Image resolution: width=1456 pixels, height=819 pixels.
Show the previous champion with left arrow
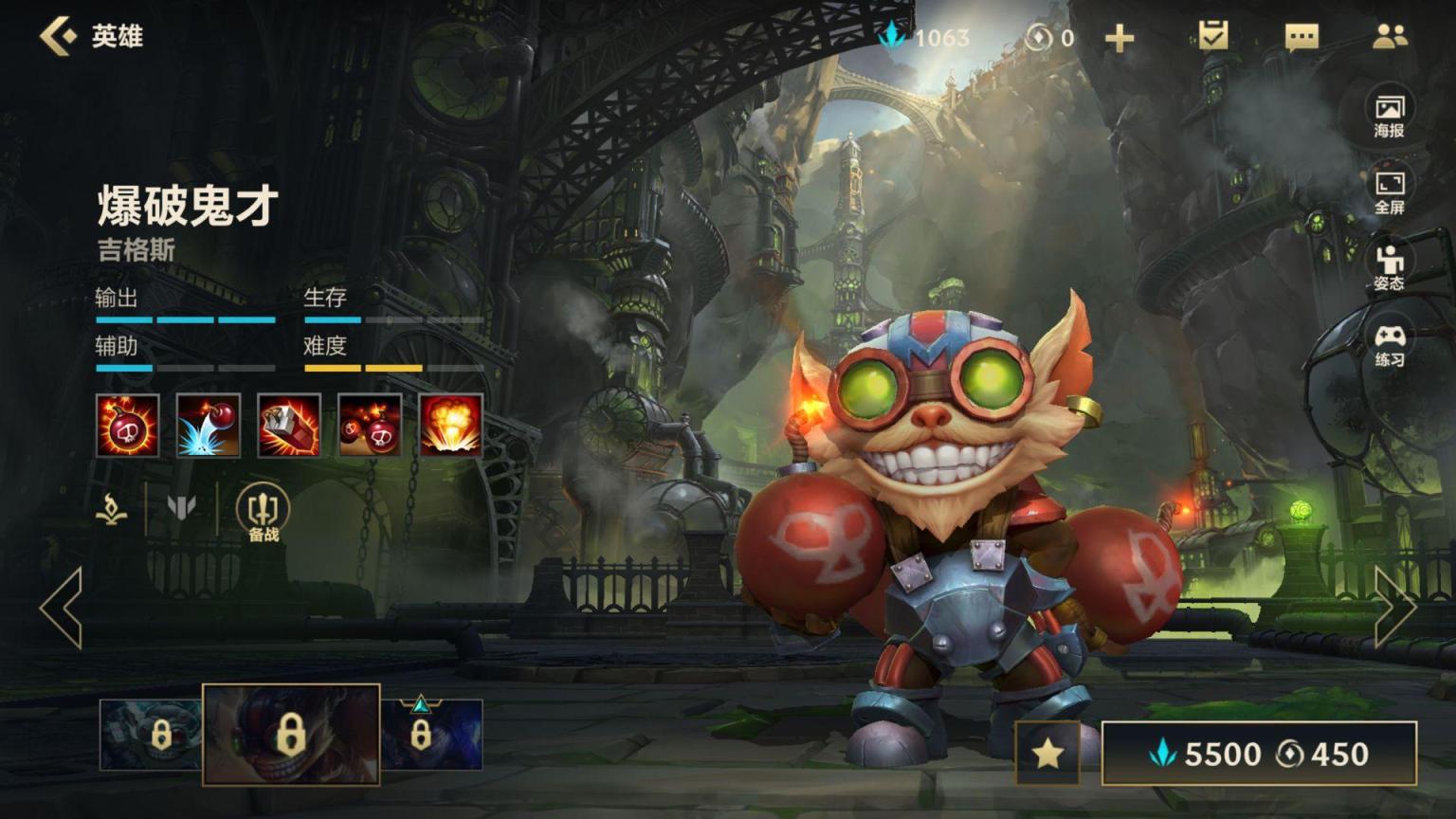click(x=62, y=608)
